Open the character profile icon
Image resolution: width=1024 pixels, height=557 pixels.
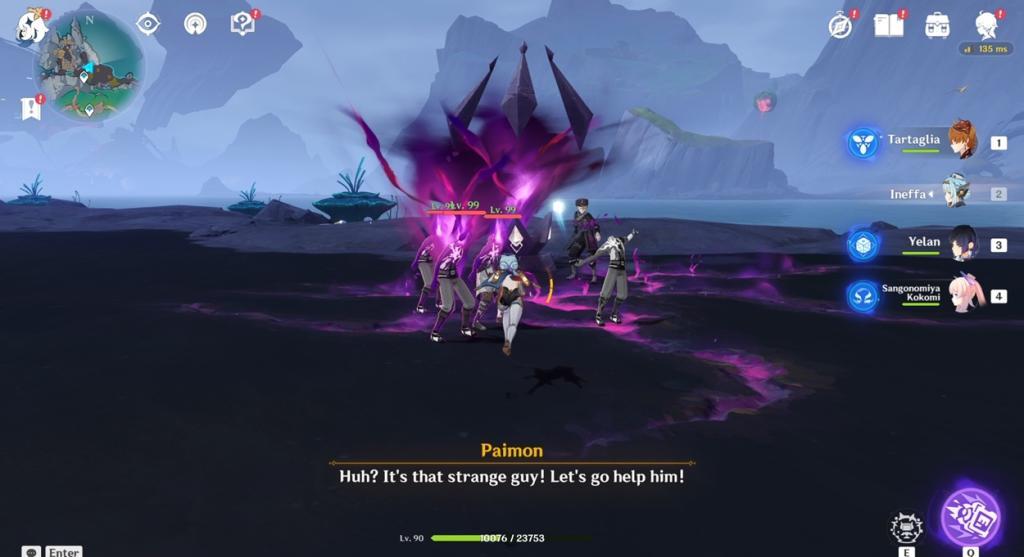pos(987,25)
